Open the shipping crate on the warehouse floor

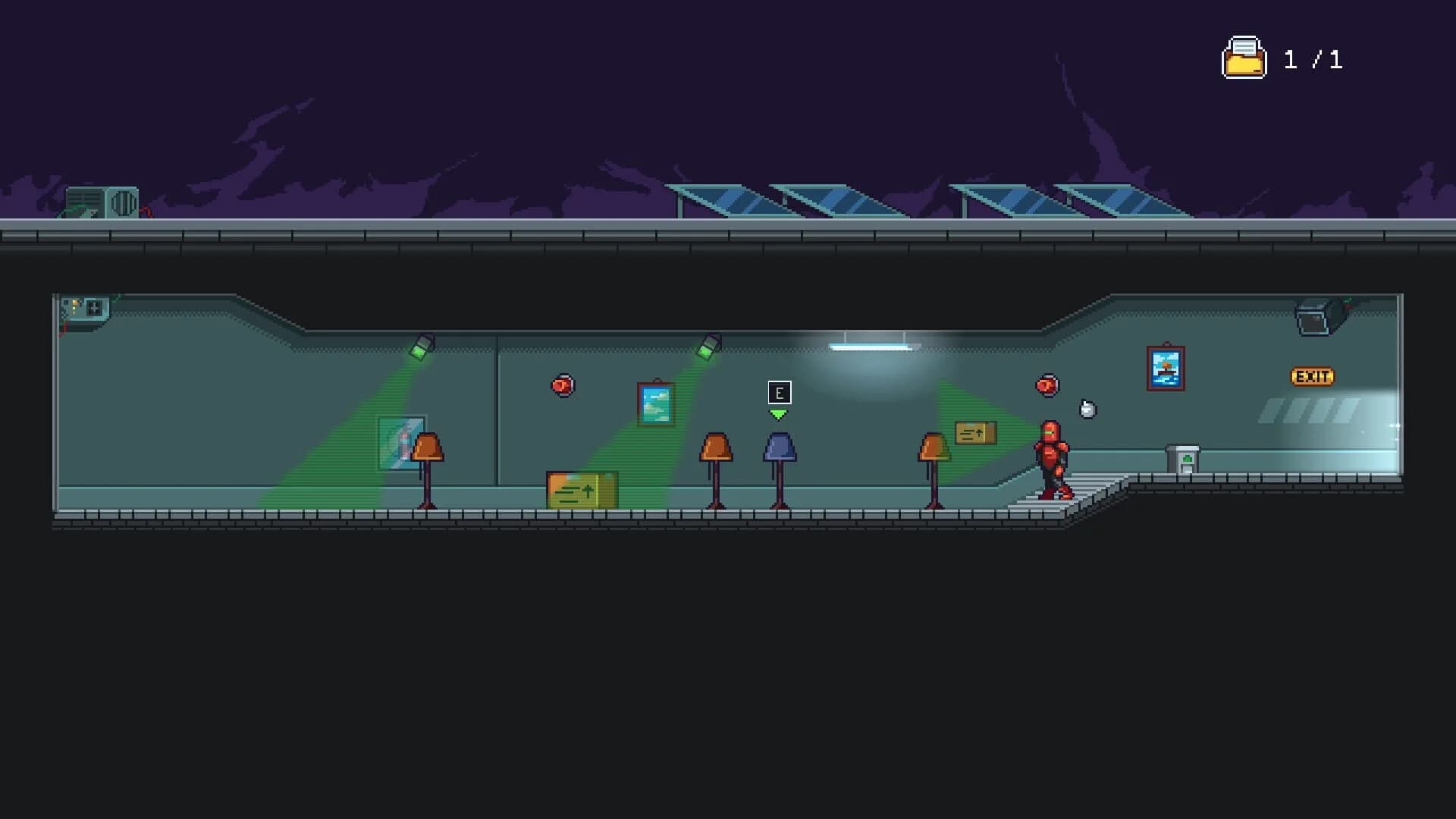click(580, 489)
